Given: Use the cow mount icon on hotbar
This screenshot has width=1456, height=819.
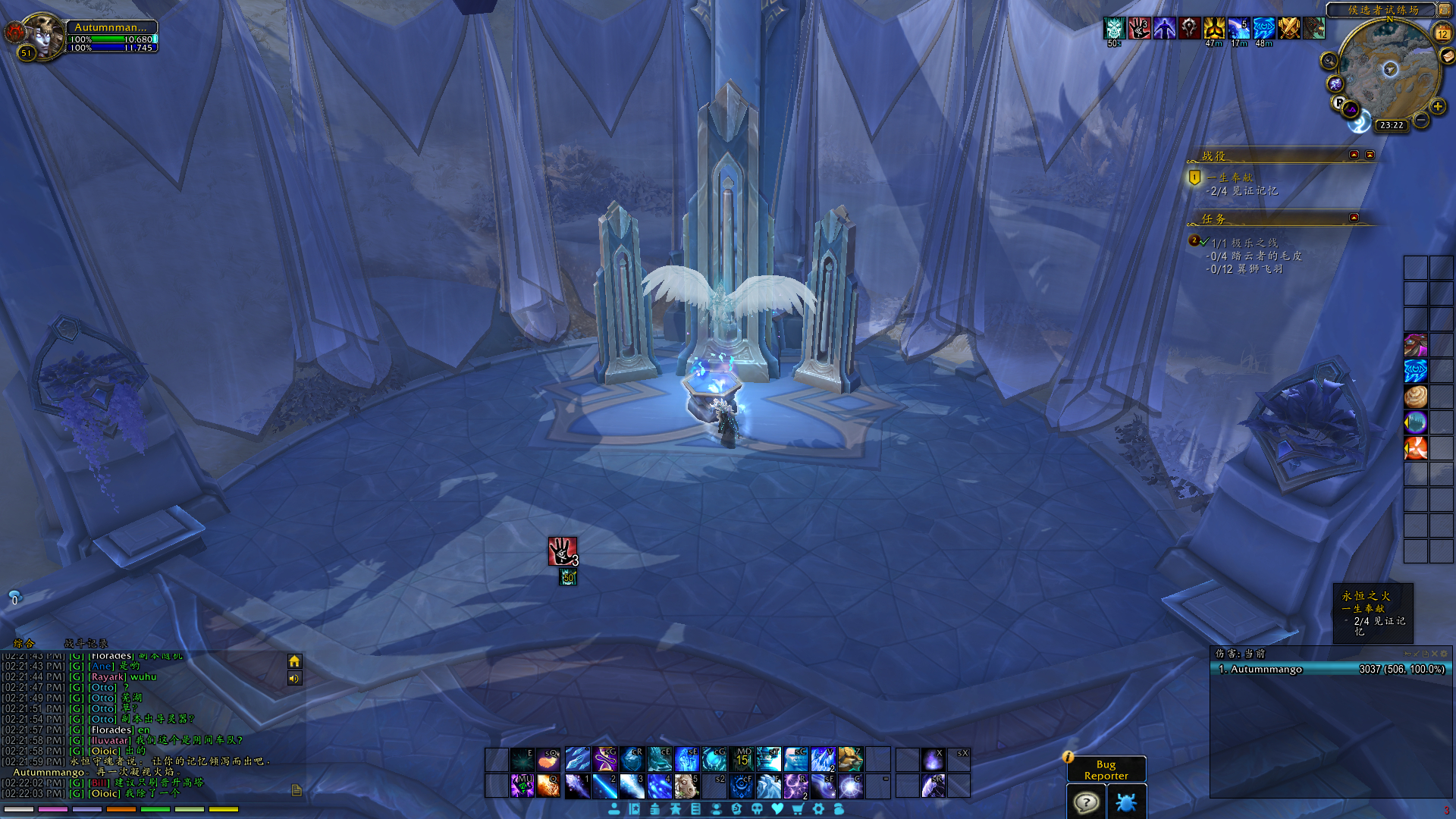Looking at the screenshot, I should pyautogui.click(x=686, y=786).
